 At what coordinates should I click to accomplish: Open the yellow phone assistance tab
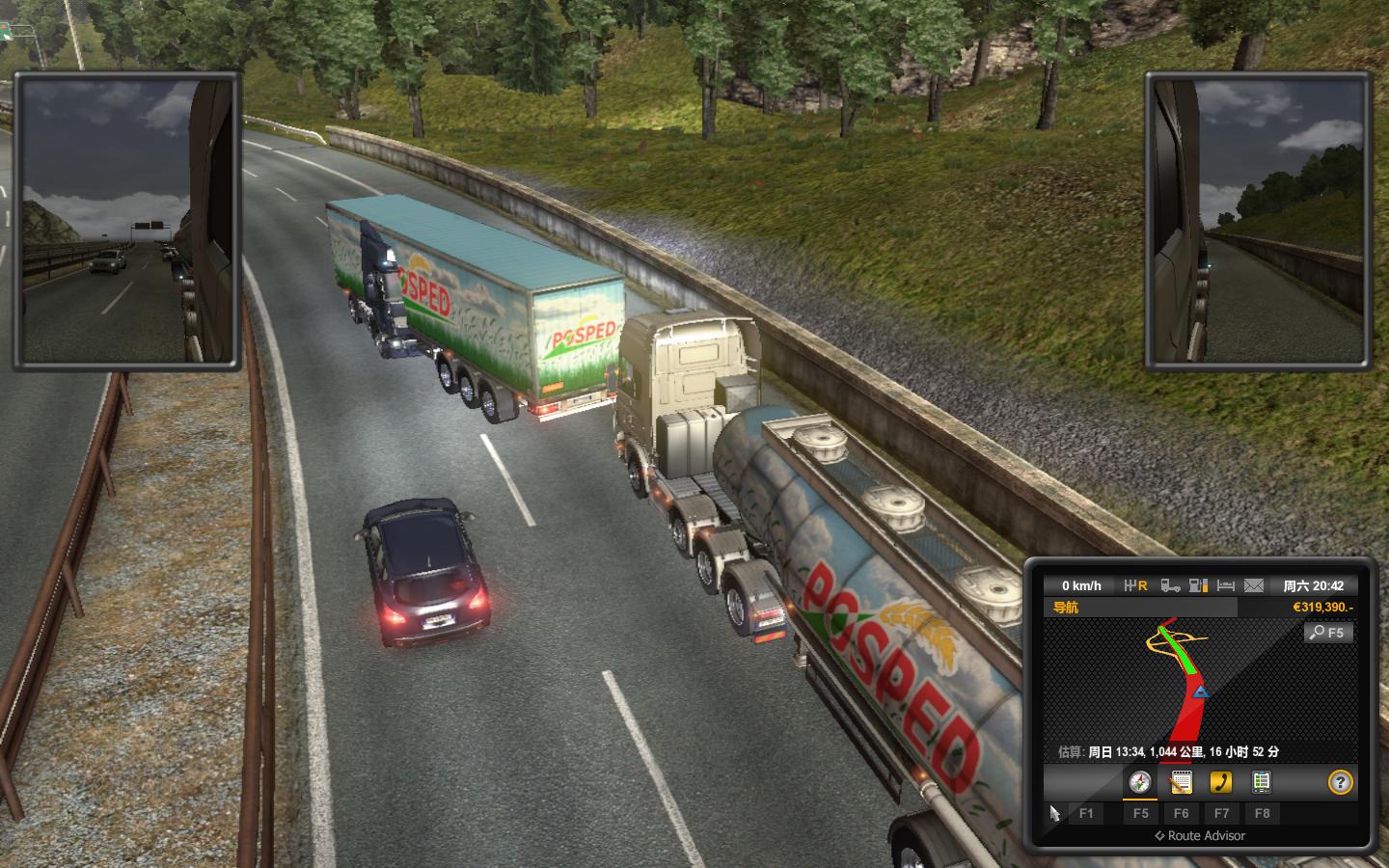pos(1221,782)
